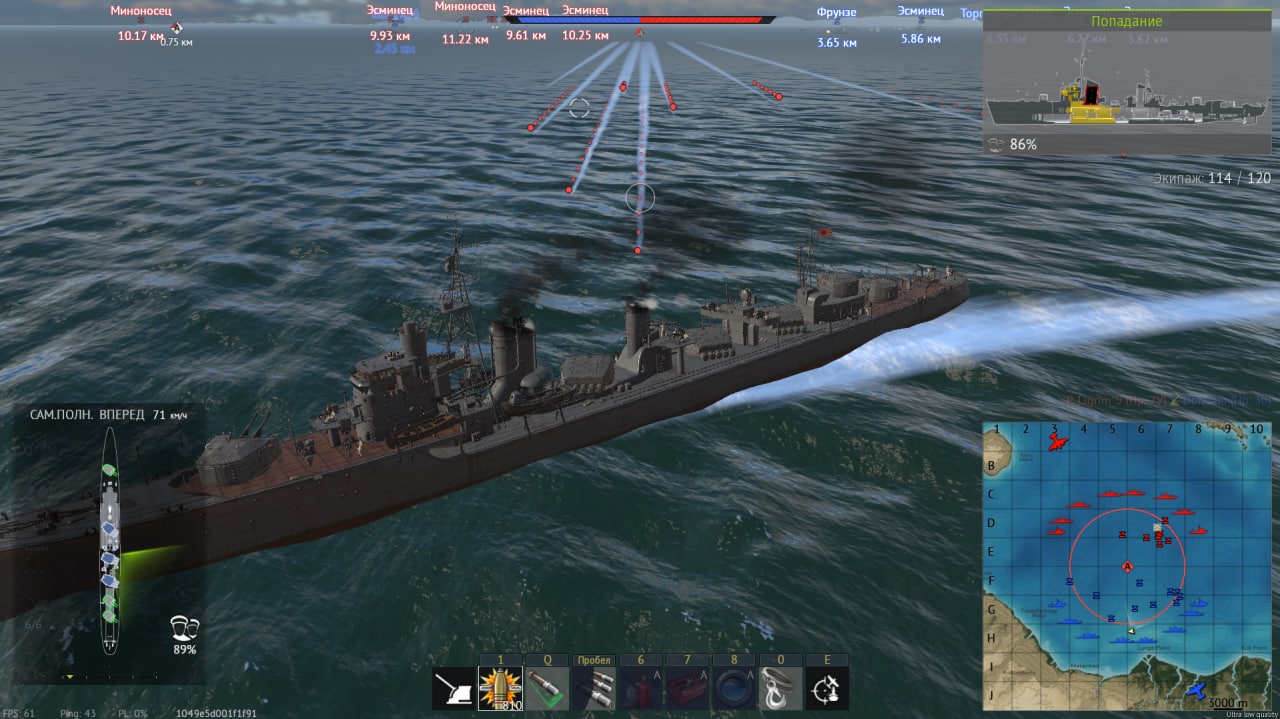
Task: Select the main gun turret weapon icon
Action: (x=454, y=689)
